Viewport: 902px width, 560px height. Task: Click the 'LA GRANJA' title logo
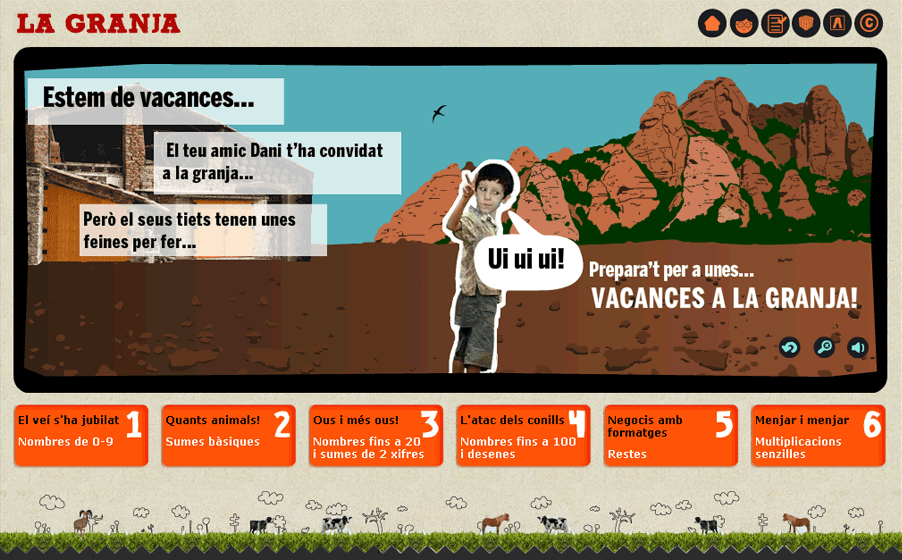click(98, 23)
